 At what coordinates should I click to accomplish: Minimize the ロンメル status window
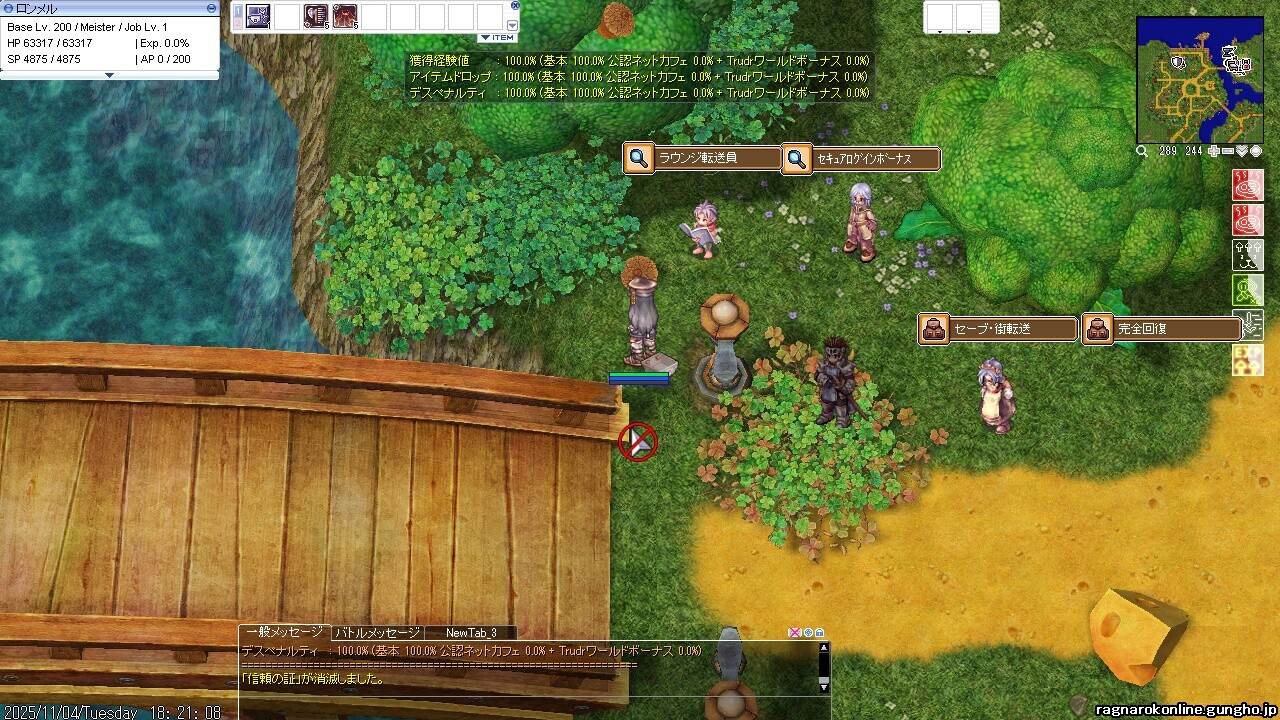point(211,8)
